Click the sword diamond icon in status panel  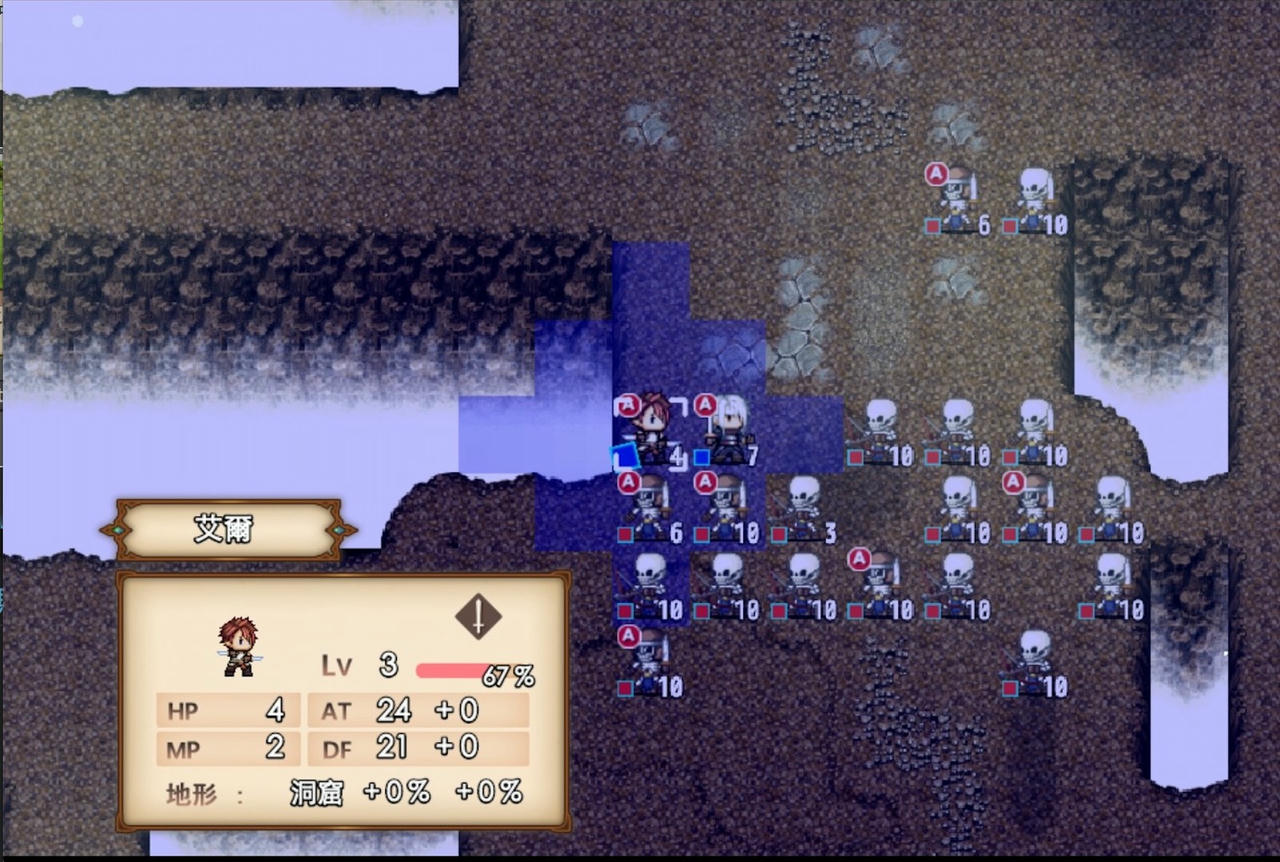tap(478, 616)
